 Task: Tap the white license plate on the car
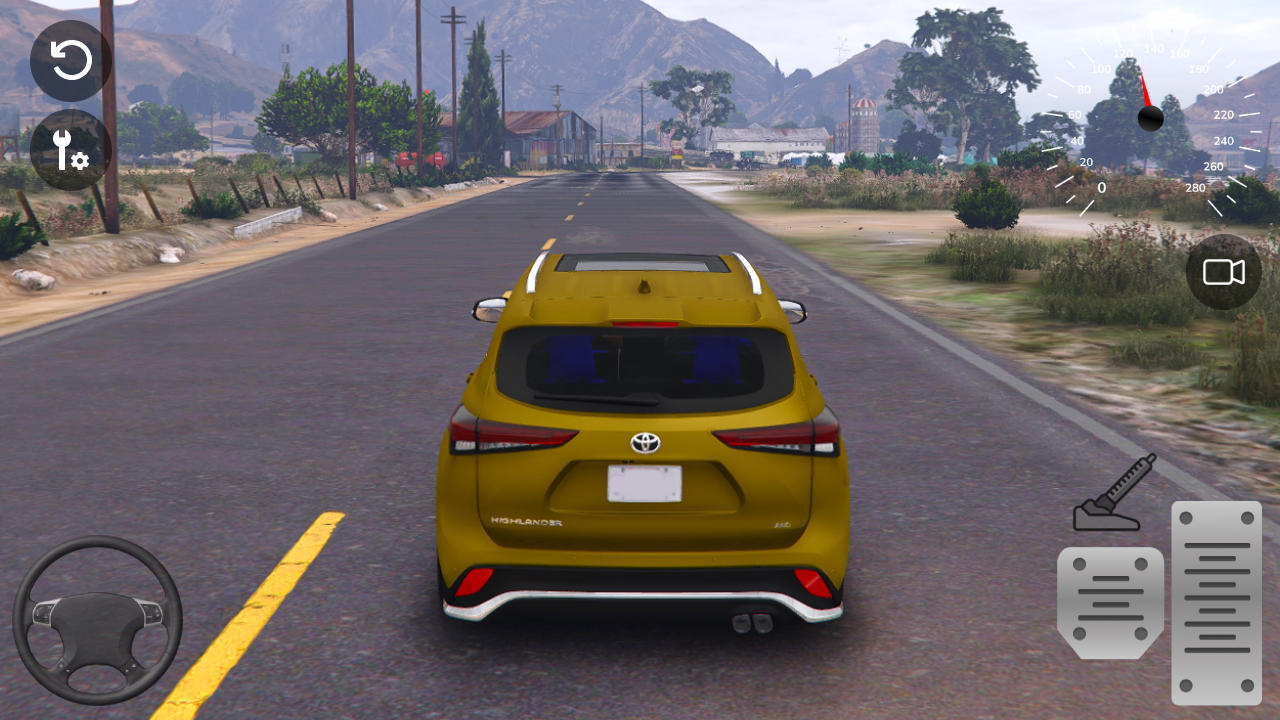tap(644, 483)
